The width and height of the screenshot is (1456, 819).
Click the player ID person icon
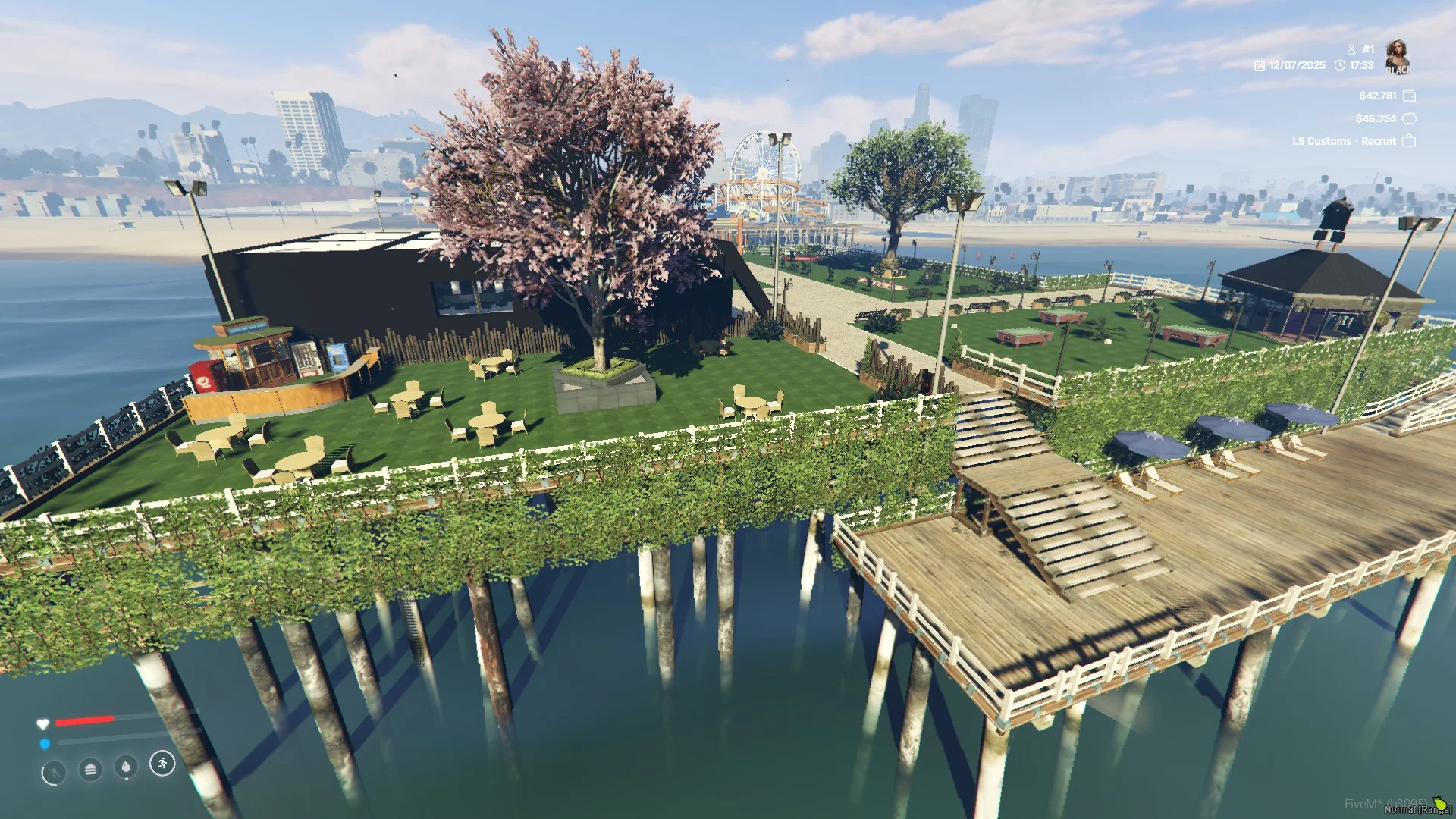click(x=1351, y=49)
